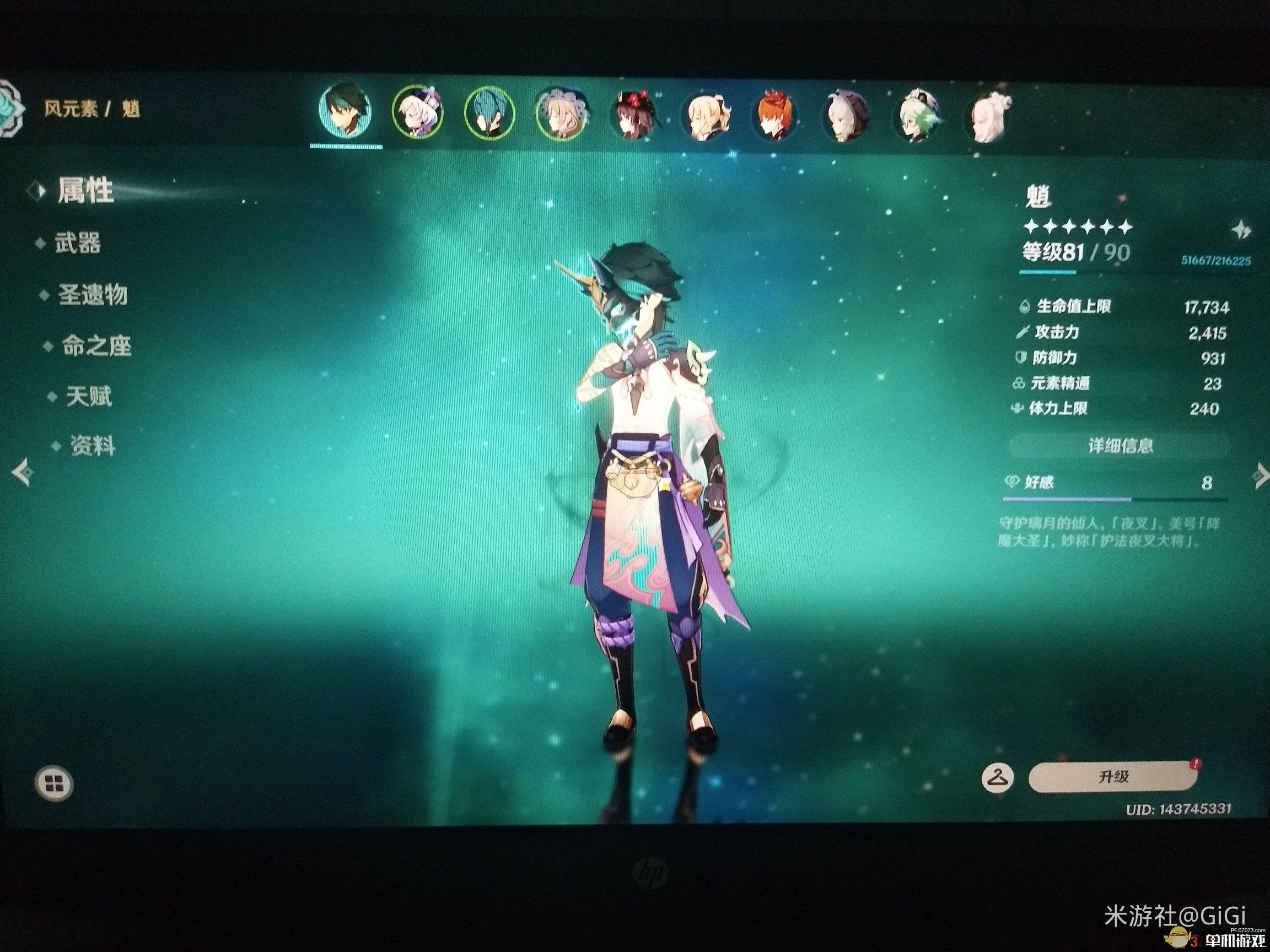Open the four-square grid menu button
Screen dimensions: 1270x952
pyautogui.click(x=54, y=783)
